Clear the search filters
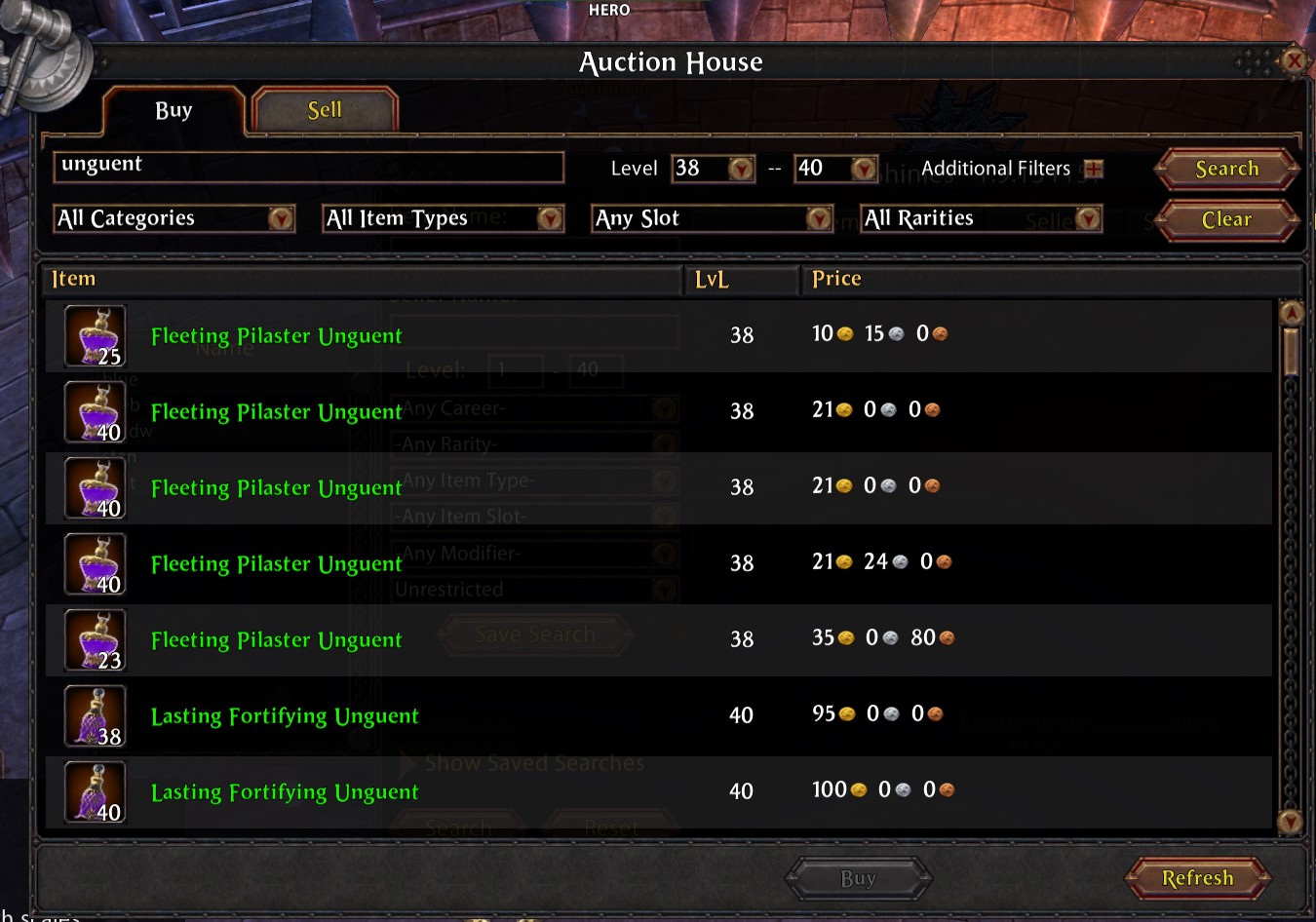The height and width of the screenshot is (922, 1316). click(1226, 219)
